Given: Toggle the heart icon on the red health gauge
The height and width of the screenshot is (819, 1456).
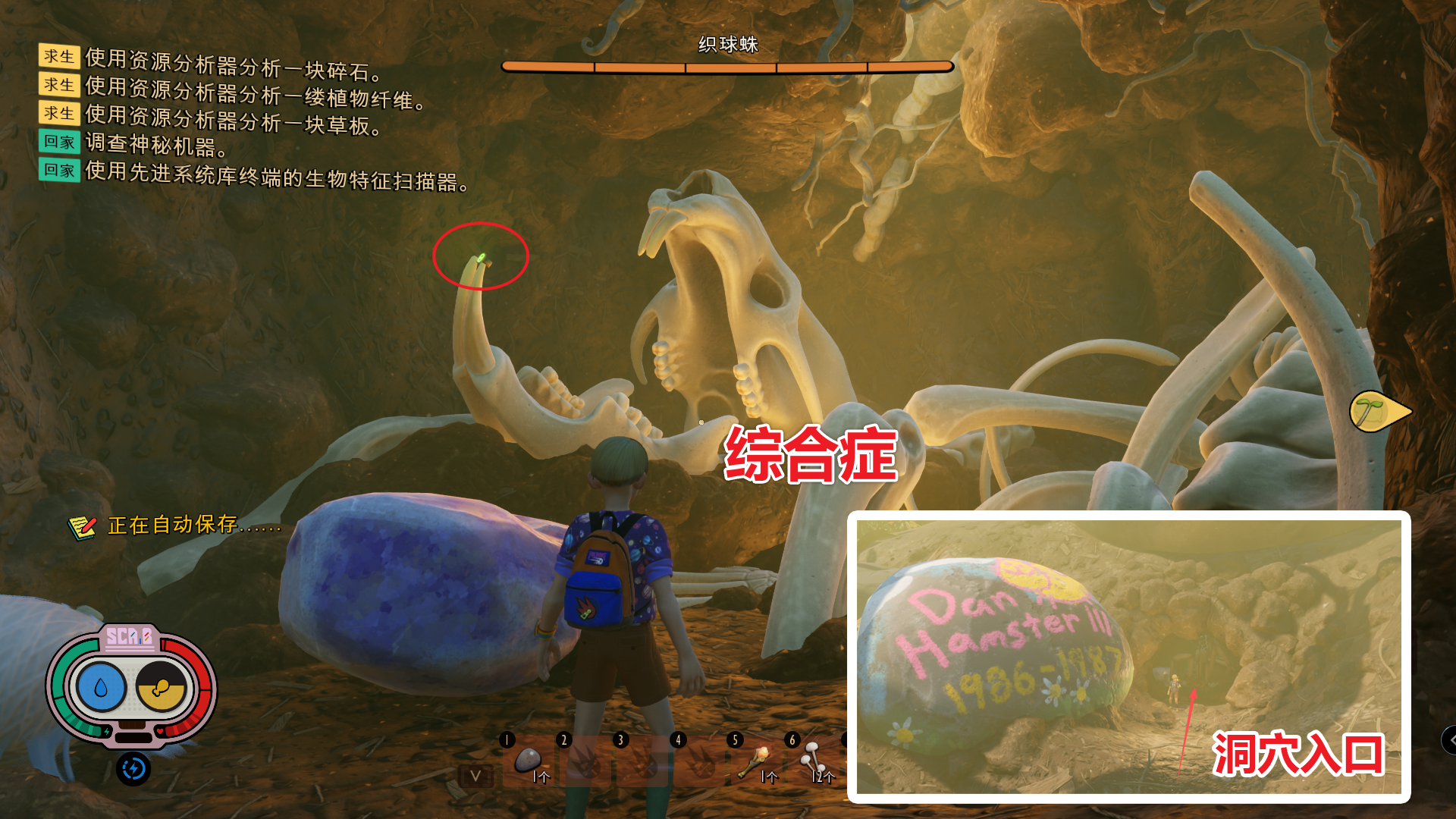Looking at the screenshot, I should (160, 731).
